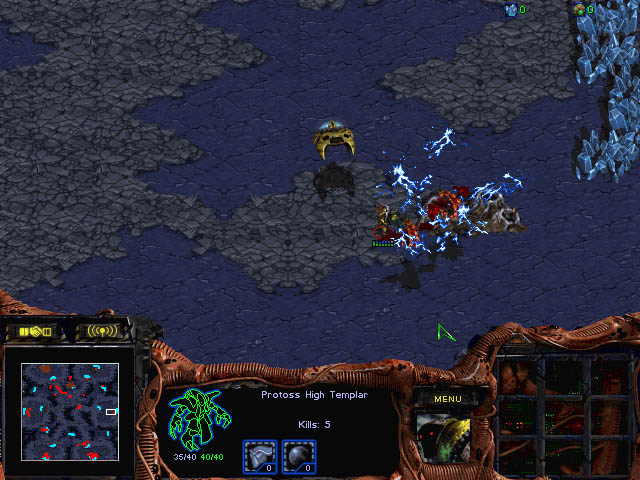The width and height of the screenshot is (640, 480).
Task: Click on the minimap
Action: point(70,411)
